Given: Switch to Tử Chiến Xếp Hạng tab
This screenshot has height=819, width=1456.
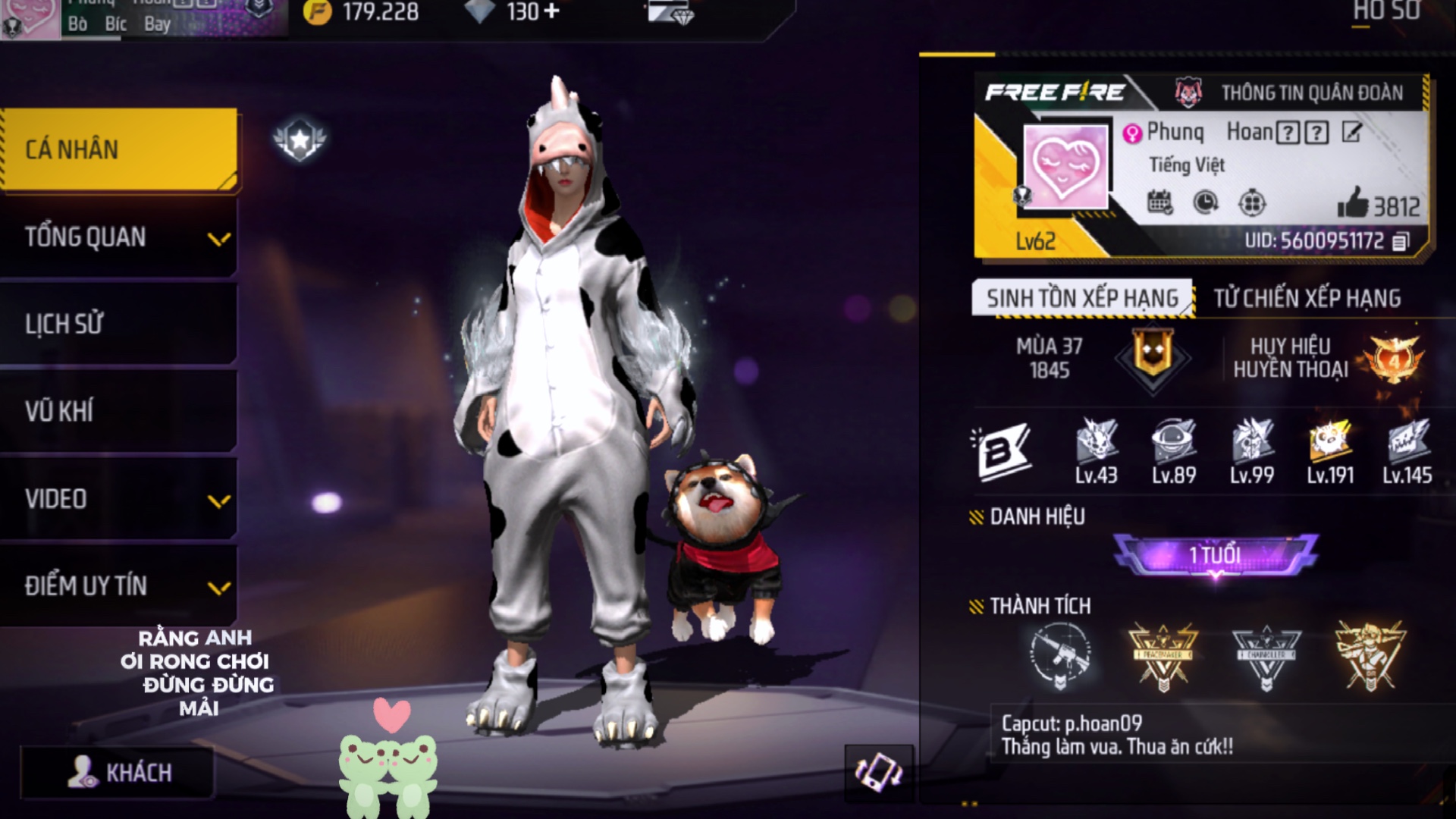Looking at the screenshot, I should tap(1307, 298).
